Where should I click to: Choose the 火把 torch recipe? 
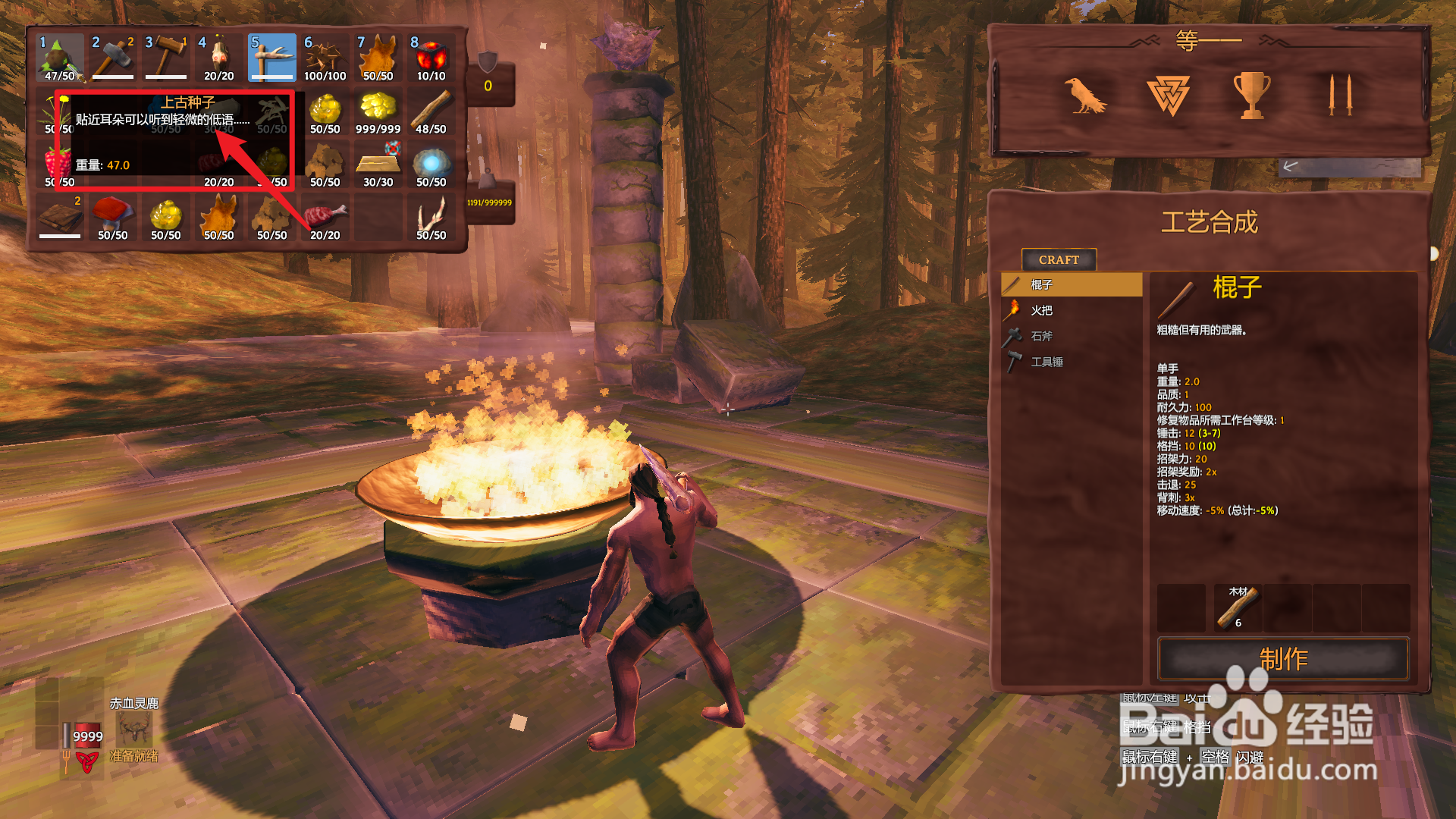point(1071,310)
